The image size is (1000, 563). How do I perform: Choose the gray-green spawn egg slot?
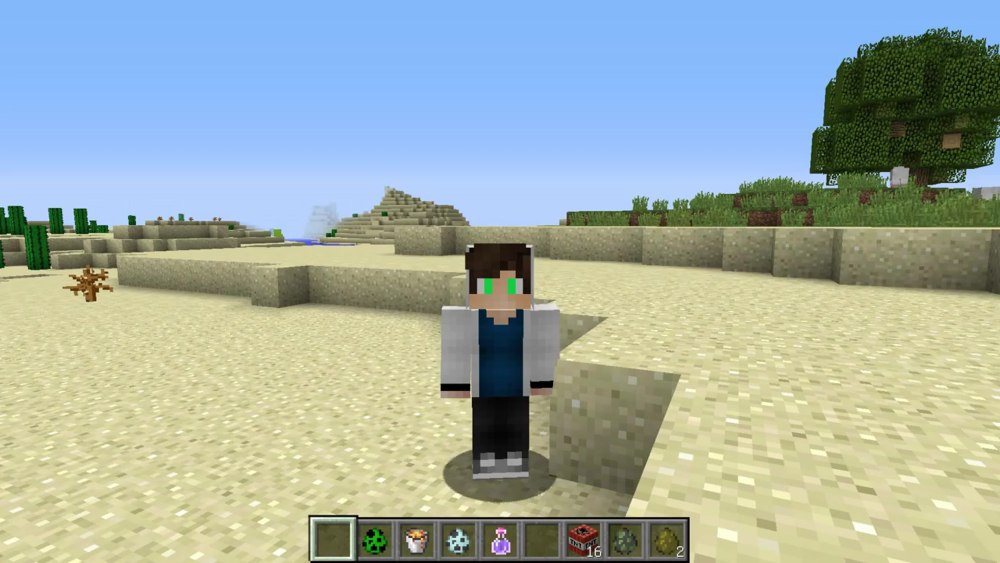click(x=624, y=540)
